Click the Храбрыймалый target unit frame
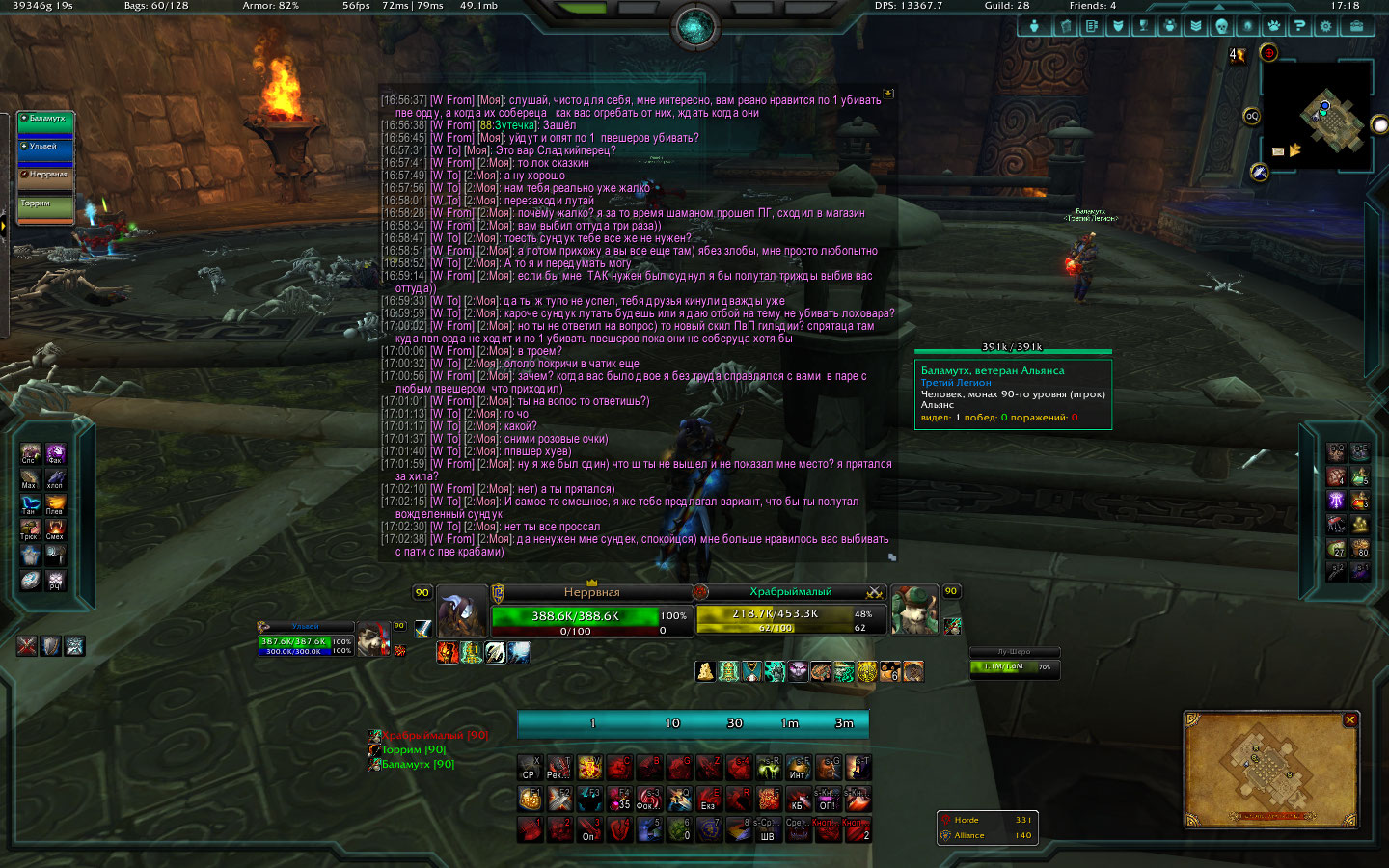 pos(791,611)
